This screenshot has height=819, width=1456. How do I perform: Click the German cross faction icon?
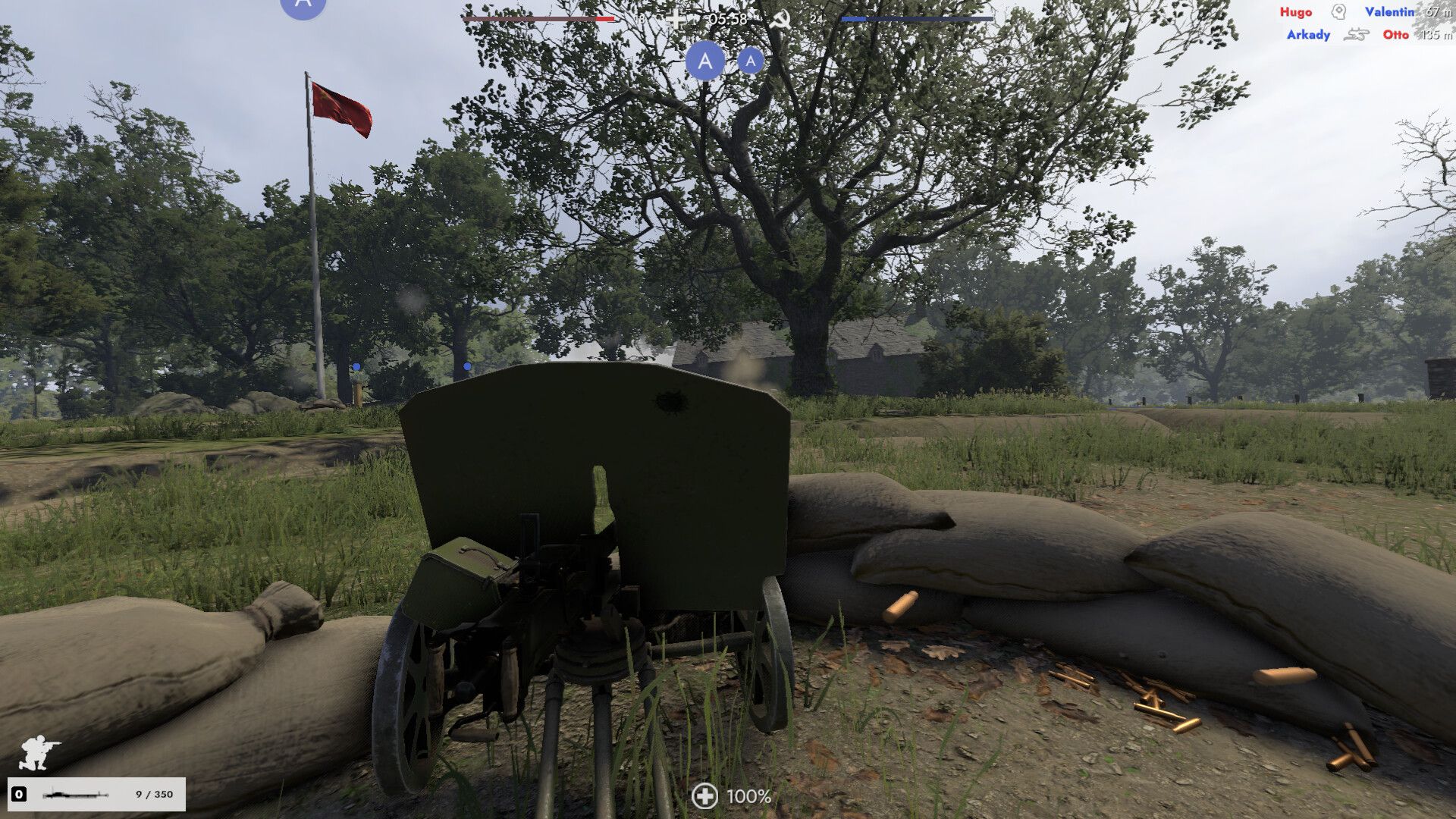tap(675, 19)
